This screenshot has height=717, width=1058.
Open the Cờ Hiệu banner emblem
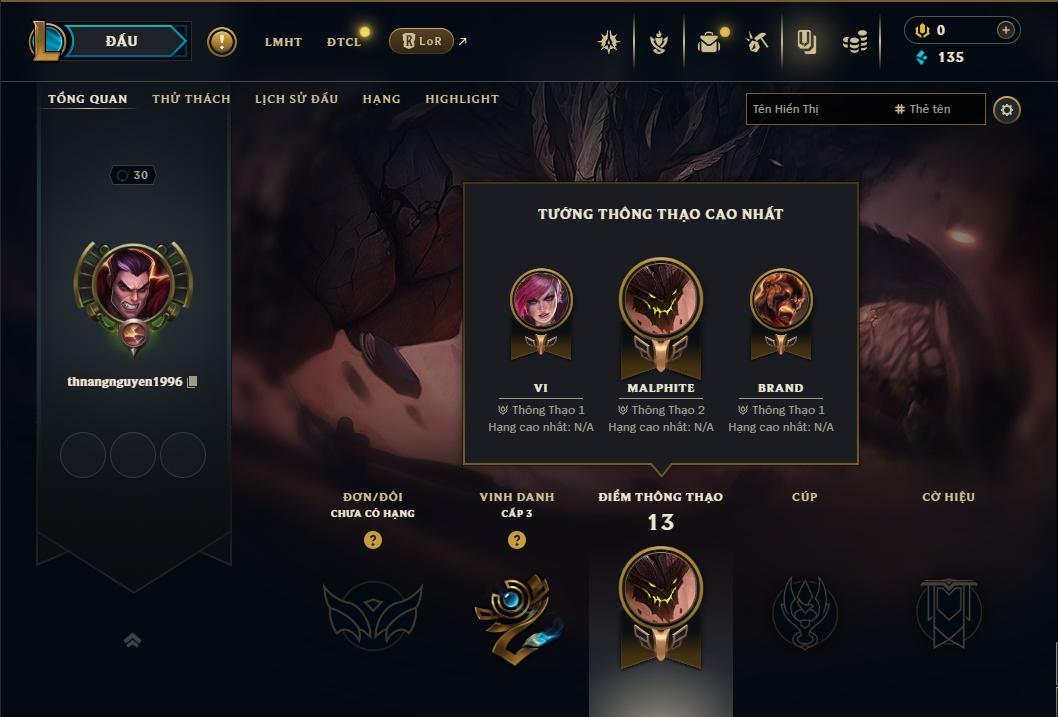coord(948,610)
